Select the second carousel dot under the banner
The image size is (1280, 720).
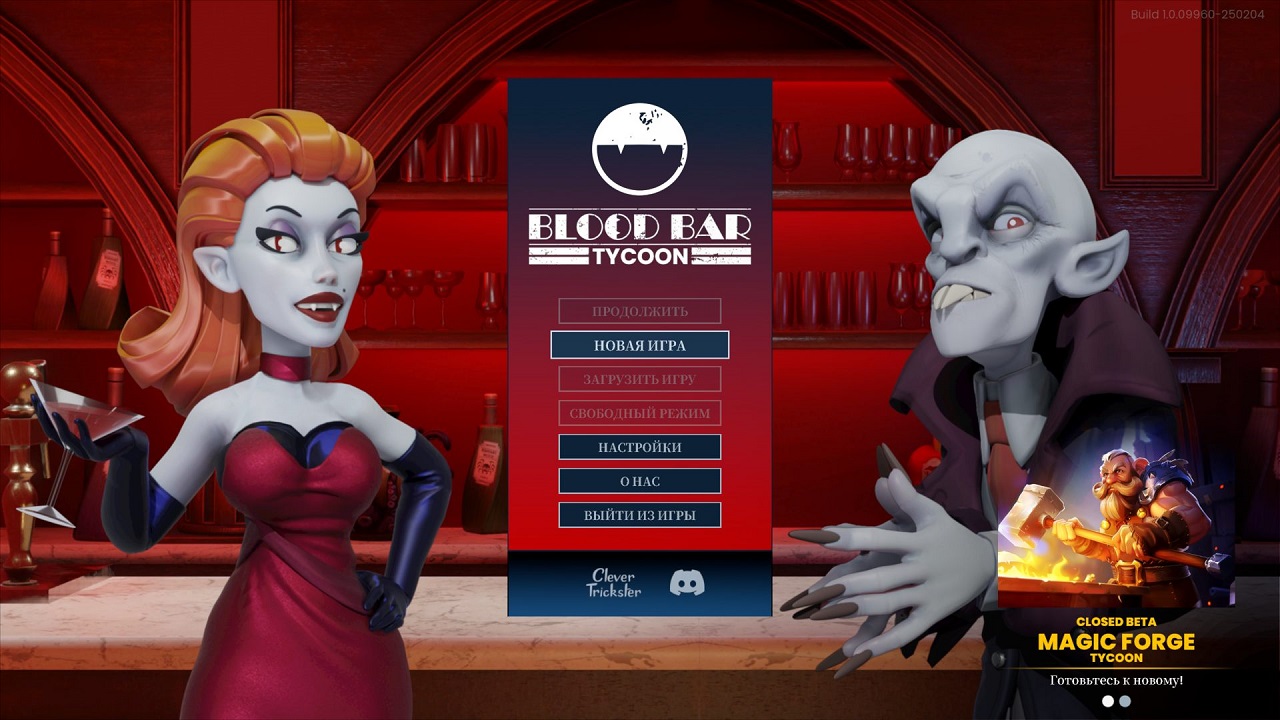coord(1126,701)
